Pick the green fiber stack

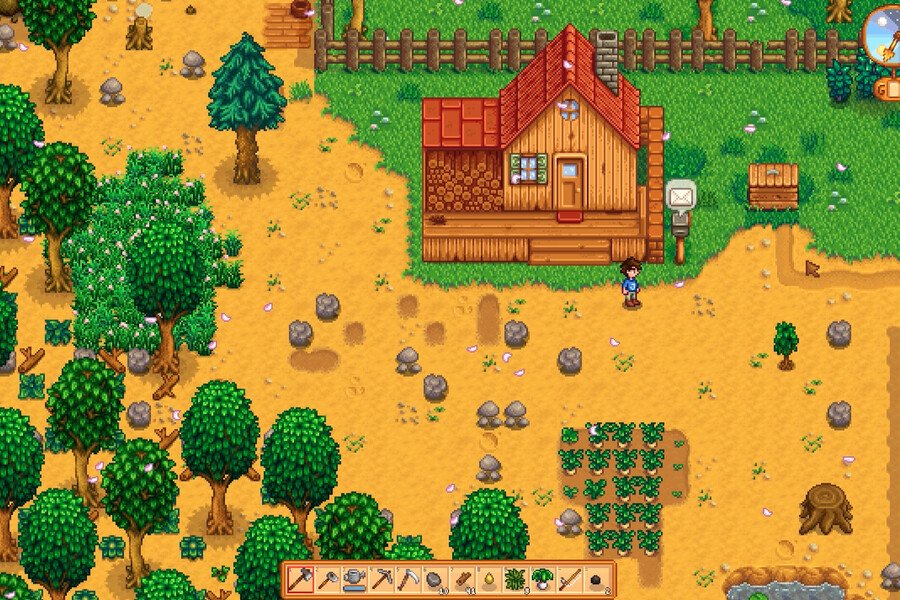[x=516, y=579]
